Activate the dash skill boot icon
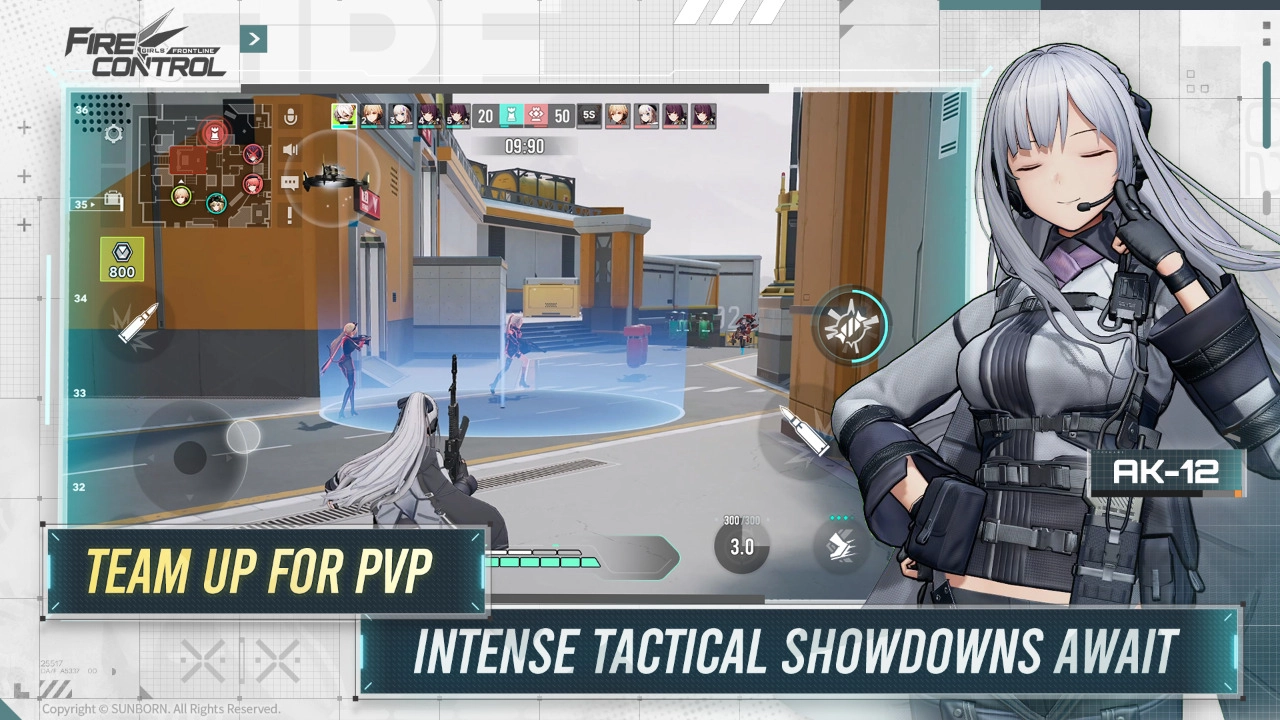The image size is (1280, 720). pos(840,547)
